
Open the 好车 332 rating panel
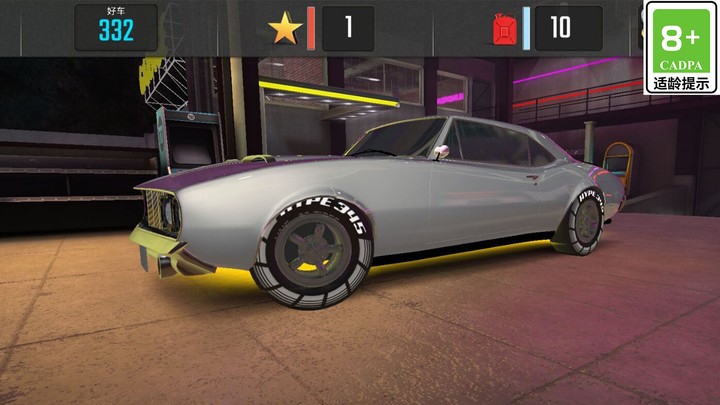[116, 27]
